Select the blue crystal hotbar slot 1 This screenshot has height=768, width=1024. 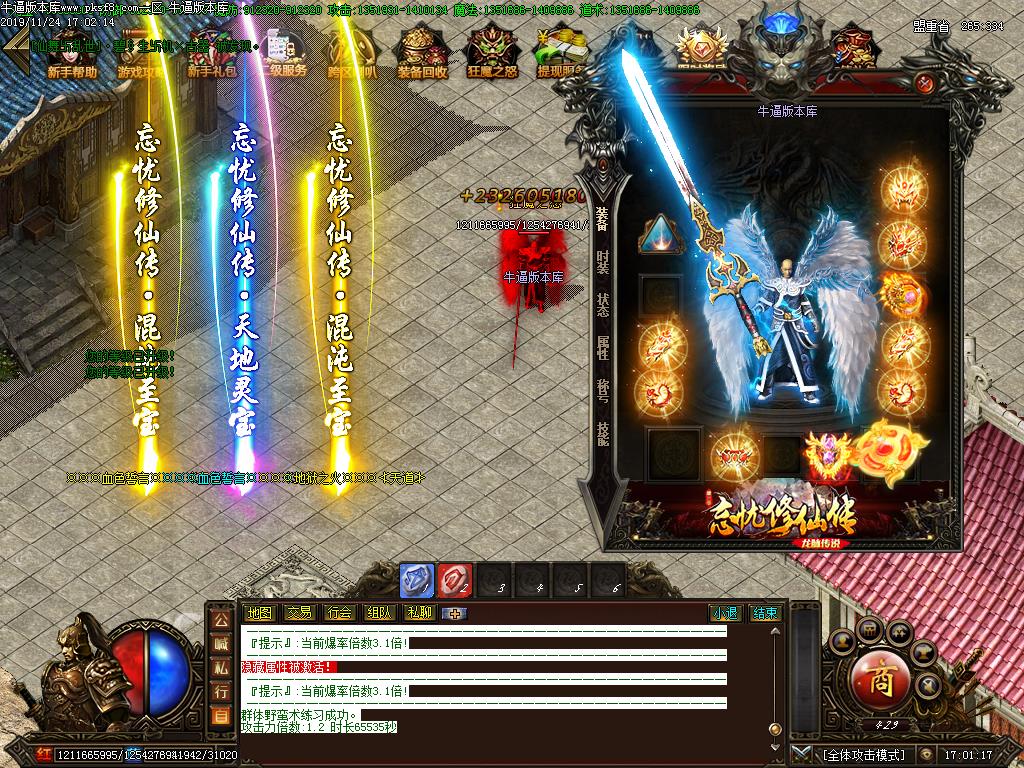click(x=417, y=581)
